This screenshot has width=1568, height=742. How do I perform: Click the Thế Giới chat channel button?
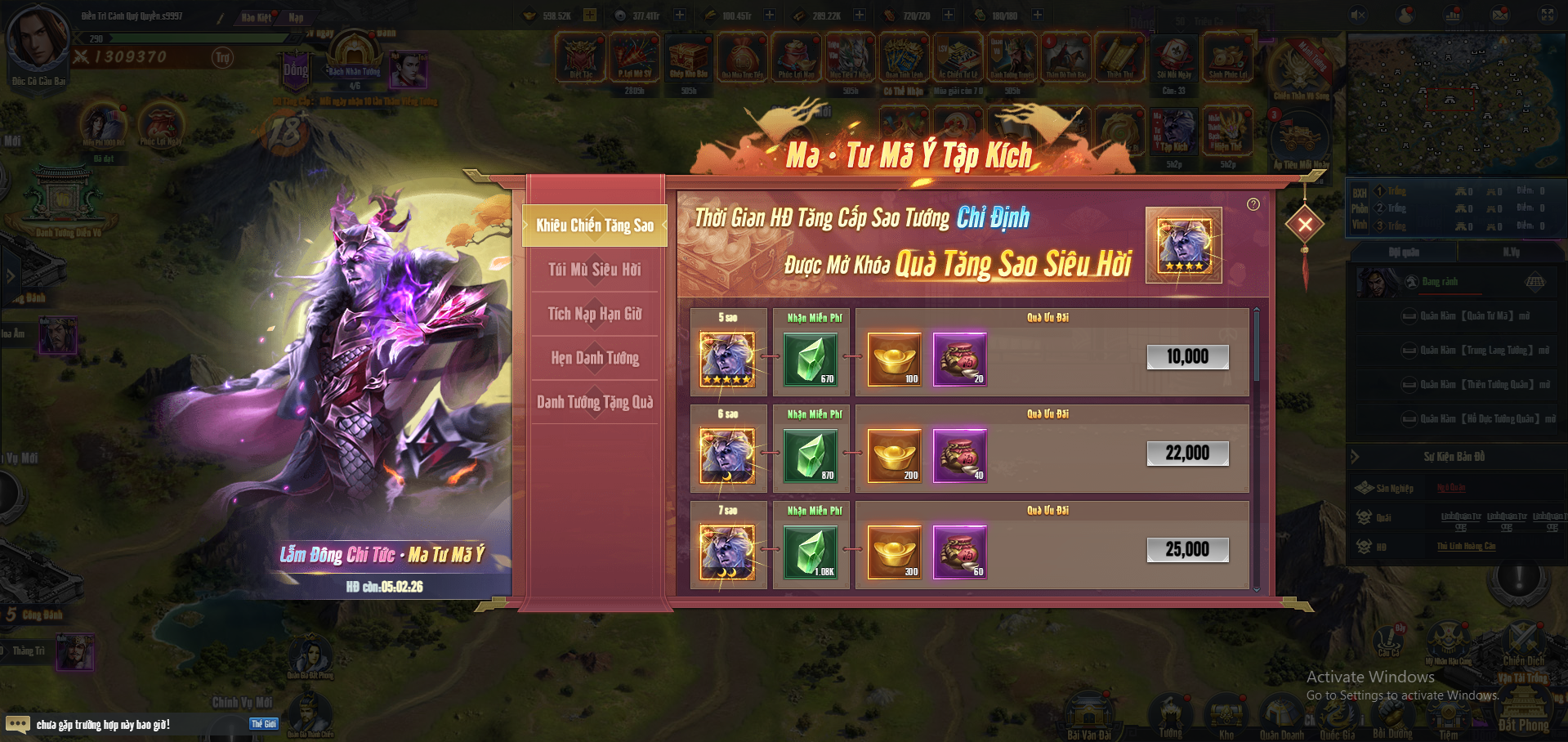[x=263, y=724]
